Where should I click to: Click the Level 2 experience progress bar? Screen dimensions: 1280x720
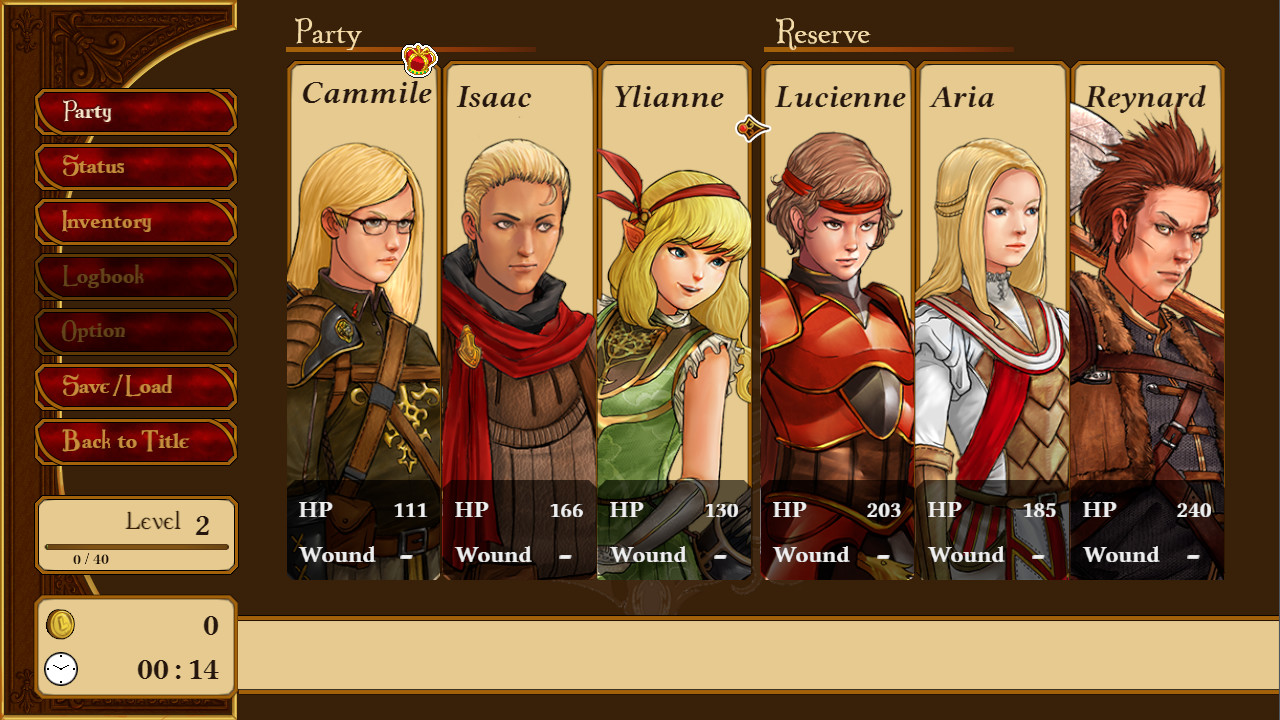(136, 545)
